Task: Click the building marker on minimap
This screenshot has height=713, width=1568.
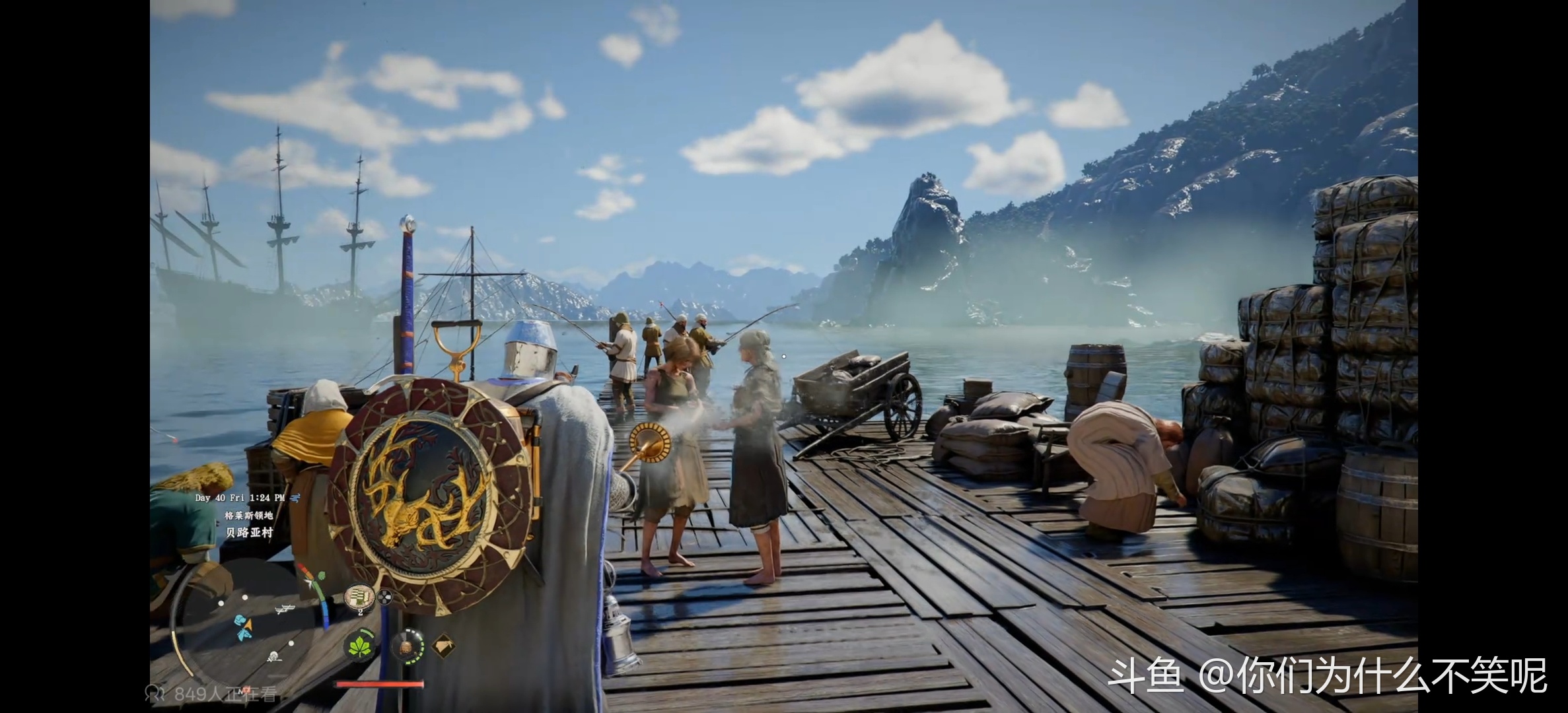Action: coord(273,656)
